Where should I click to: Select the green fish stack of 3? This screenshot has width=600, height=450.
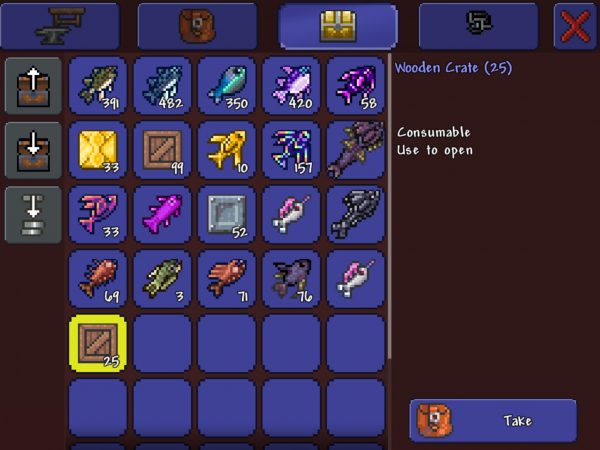coord(163,278)
